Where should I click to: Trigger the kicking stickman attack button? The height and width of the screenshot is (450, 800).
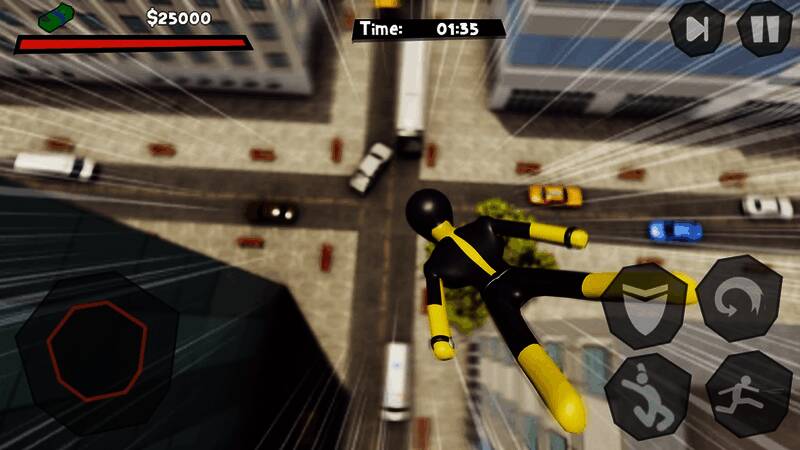click(x=647, y=394)
